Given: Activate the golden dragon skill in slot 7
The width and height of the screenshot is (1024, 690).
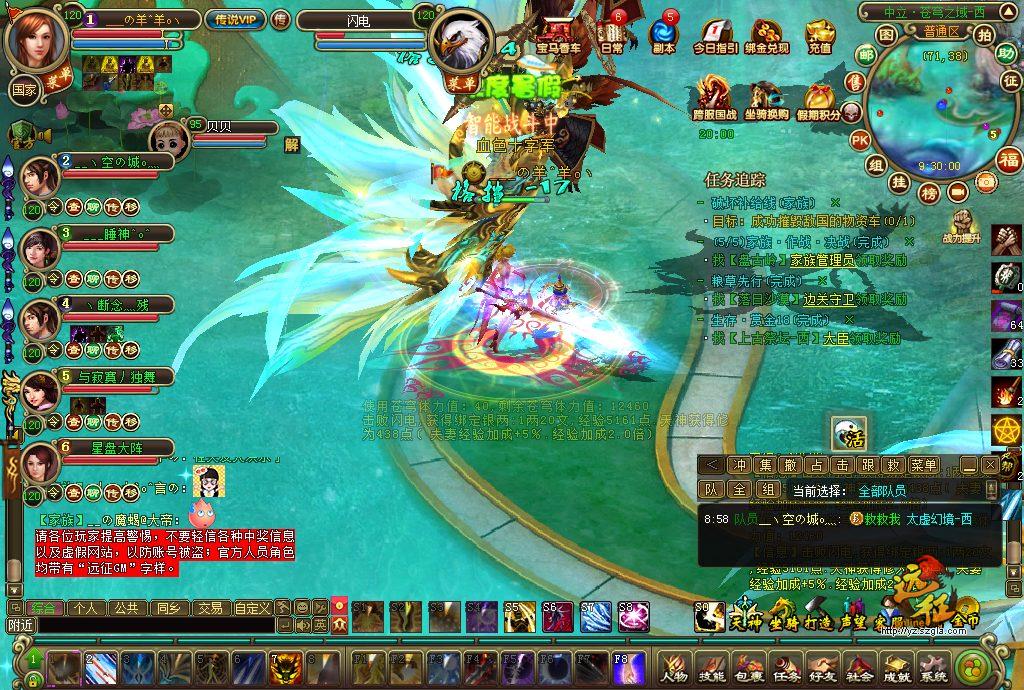Looking at the screenshot, I should pos(284,666).
